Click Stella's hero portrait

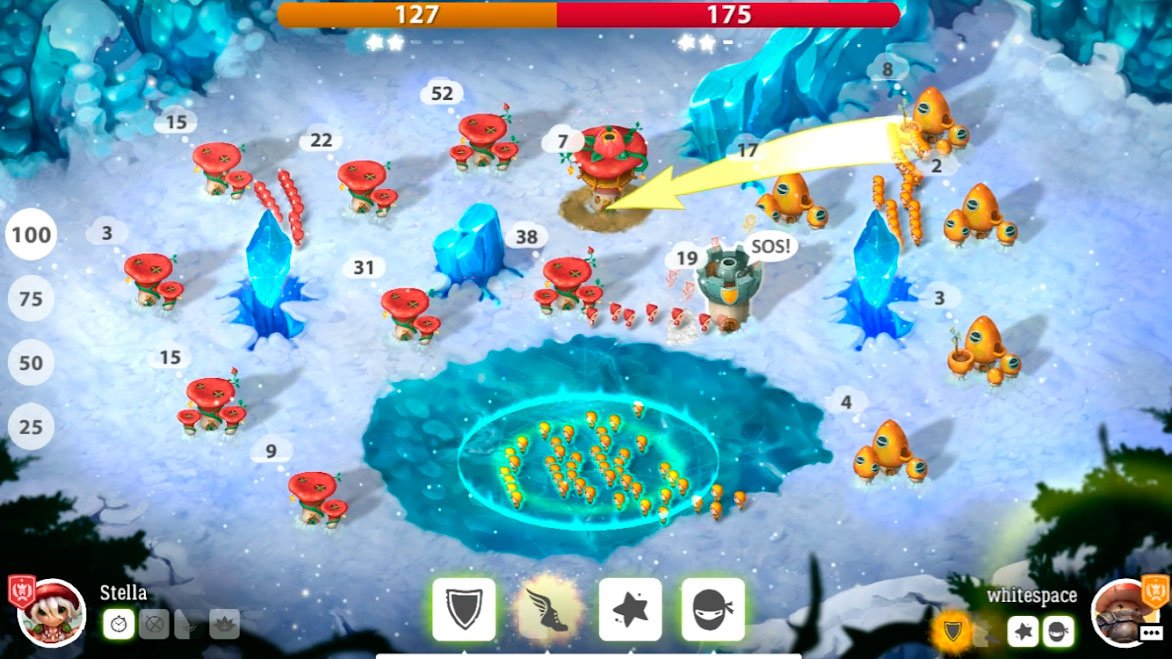point(52,612)
